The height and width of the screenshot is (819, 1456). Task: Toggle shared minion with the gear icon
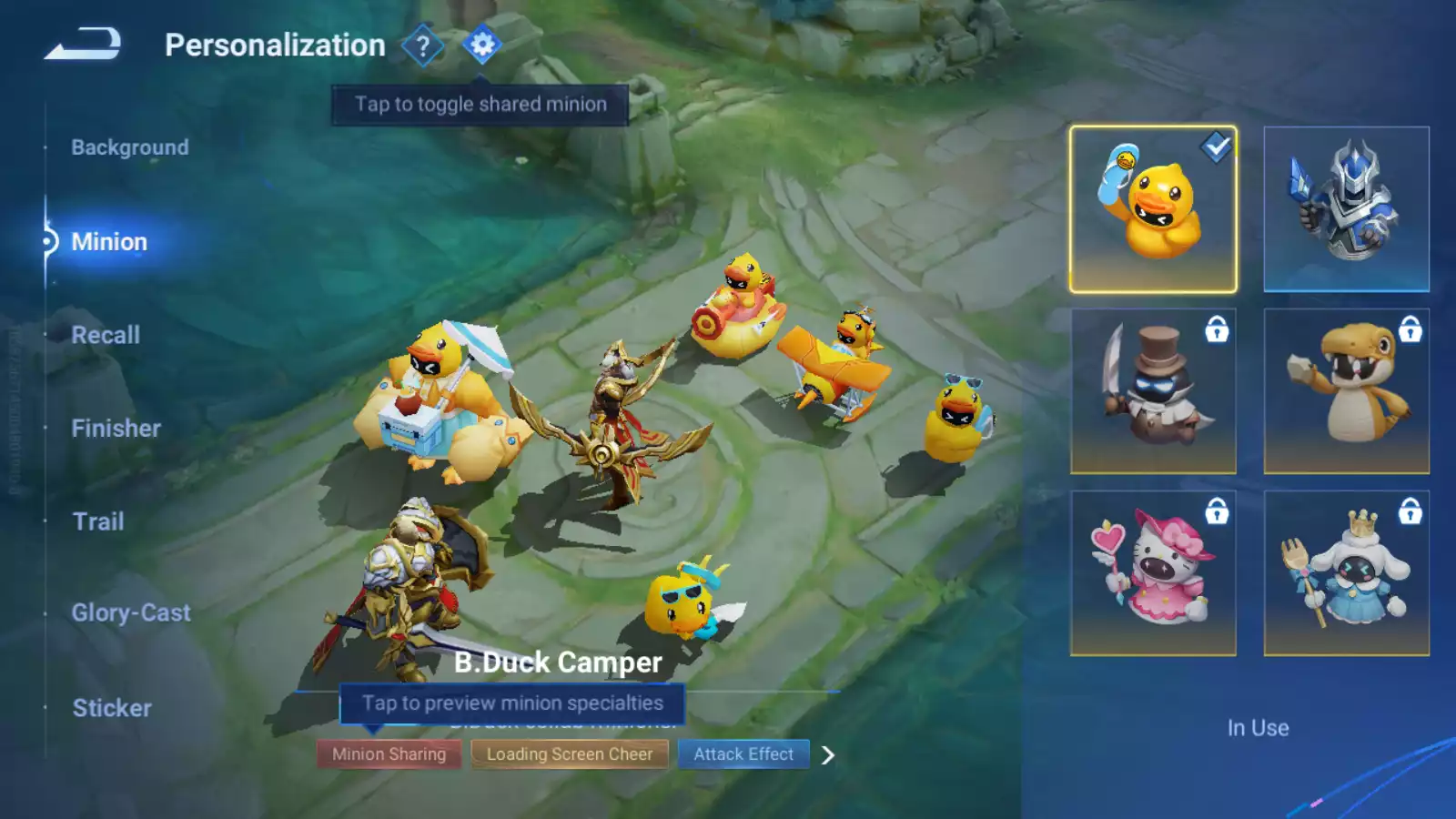[x=481, y=45]
